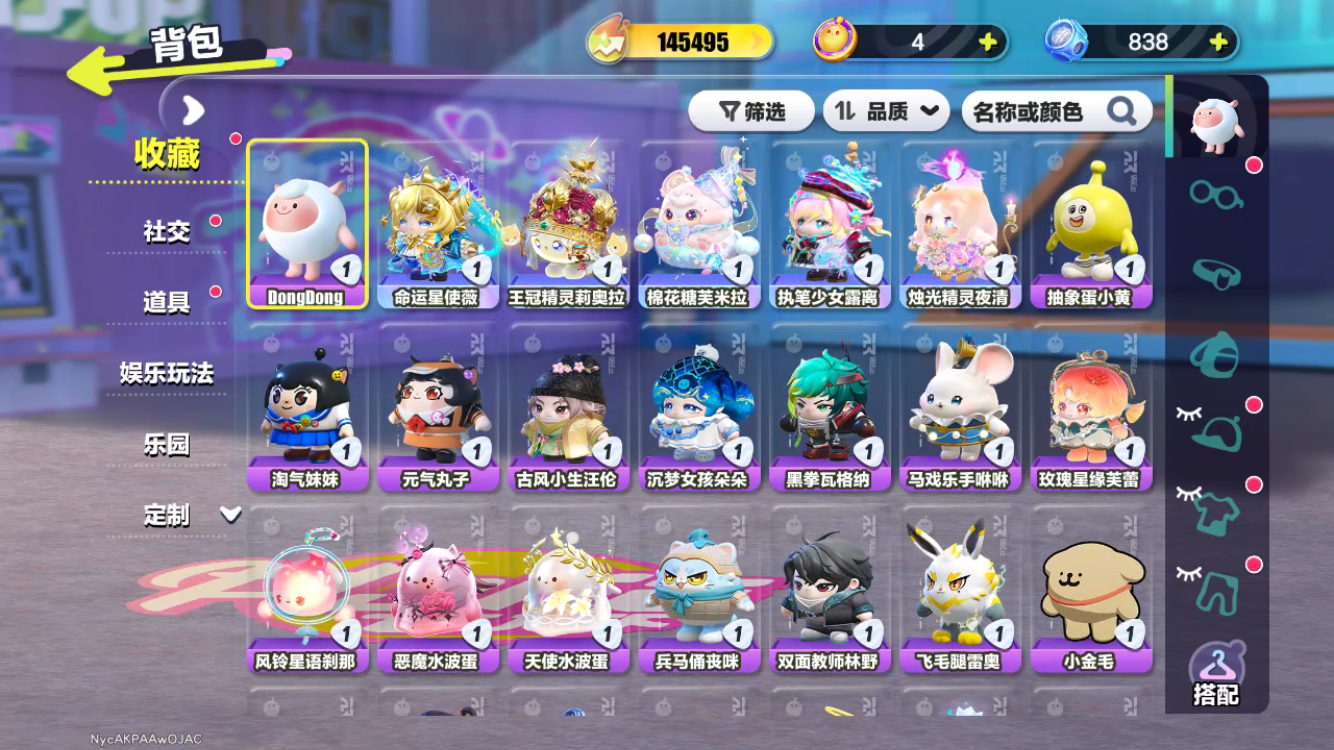The height and width of the screenshot is (750, 1334).
Task: Open the 娱乐玩法 category
Action: pyautogui.click(x=166, y=373)
